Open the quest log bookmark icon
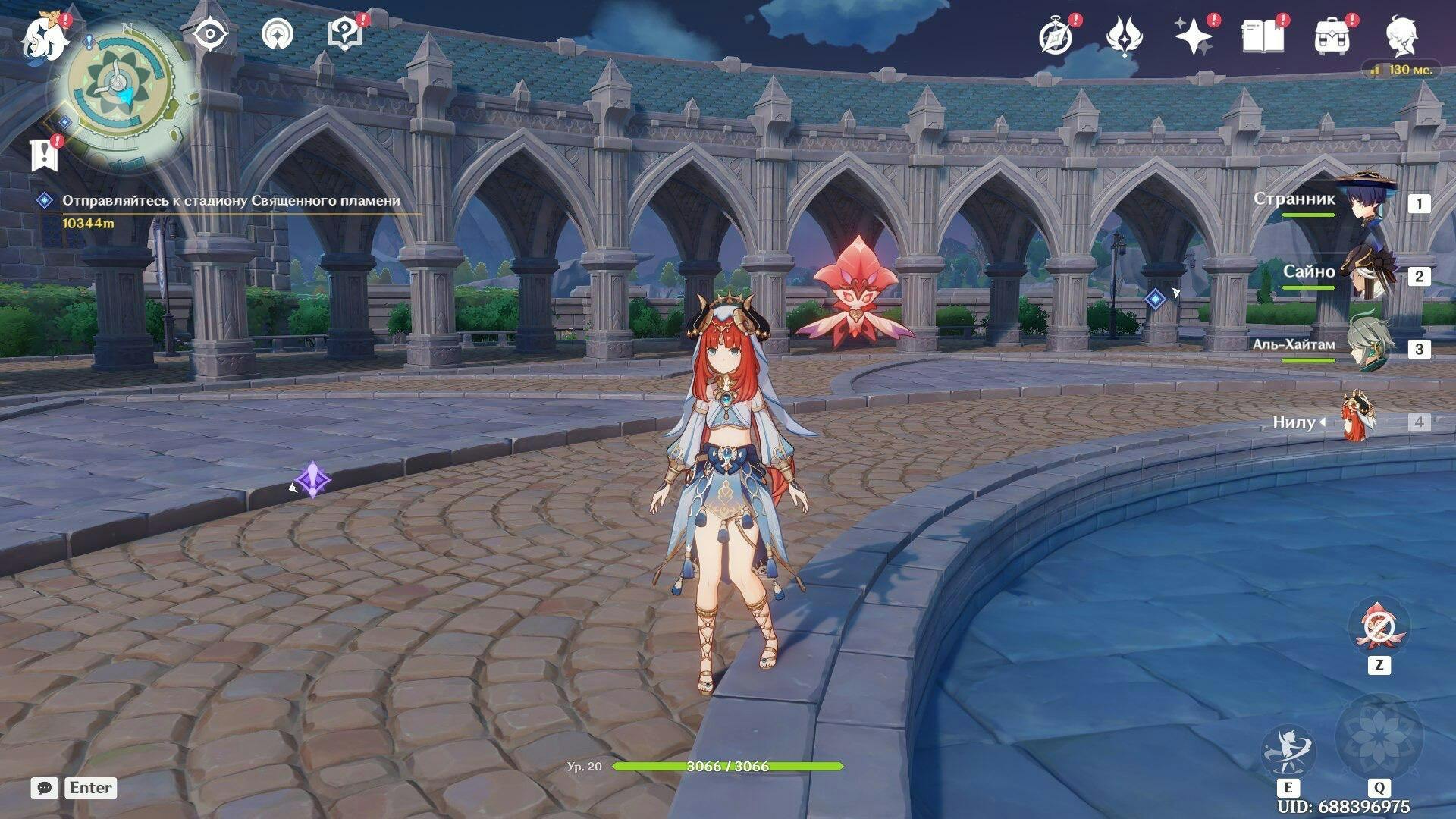Viewport: 1456px width, 819px height. click(x=44, y=155)
